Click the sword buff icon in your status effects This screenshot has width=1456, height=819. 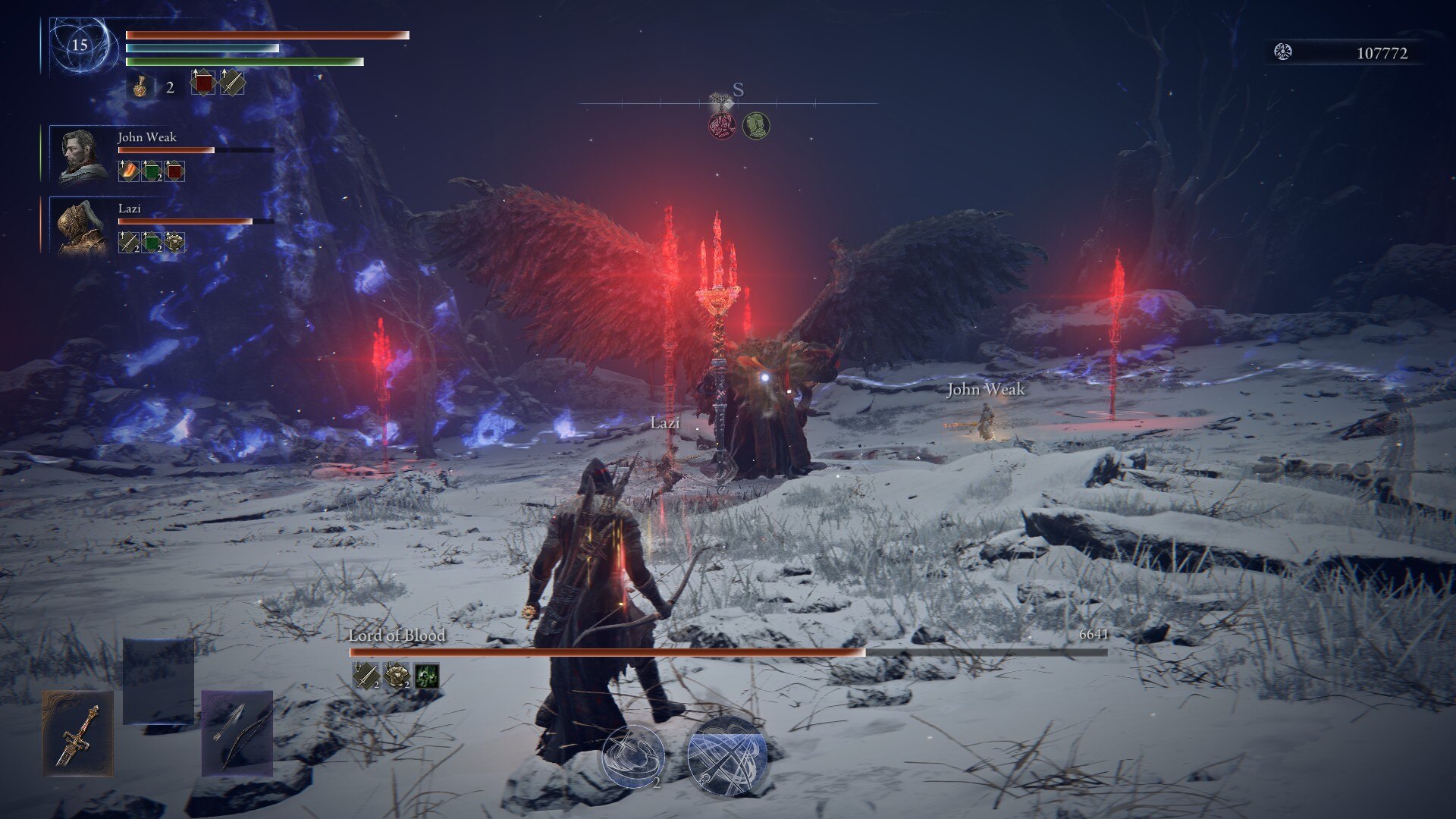(231, 85)
